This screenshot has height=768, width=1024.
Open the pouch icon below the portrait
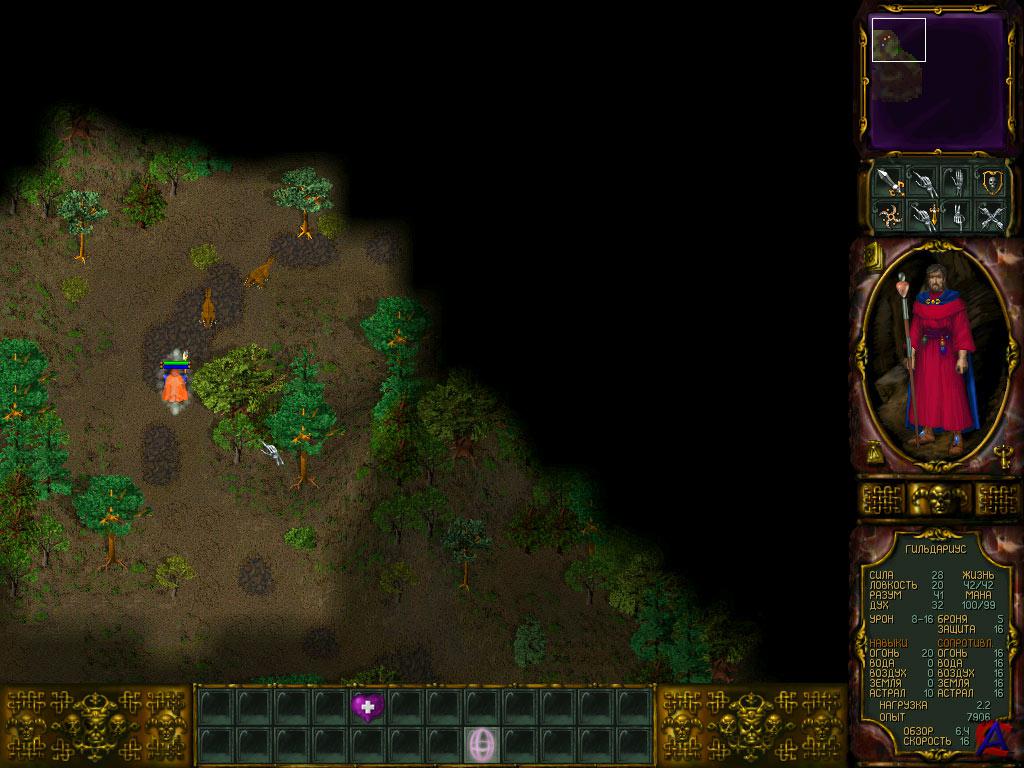coord(873,453)
